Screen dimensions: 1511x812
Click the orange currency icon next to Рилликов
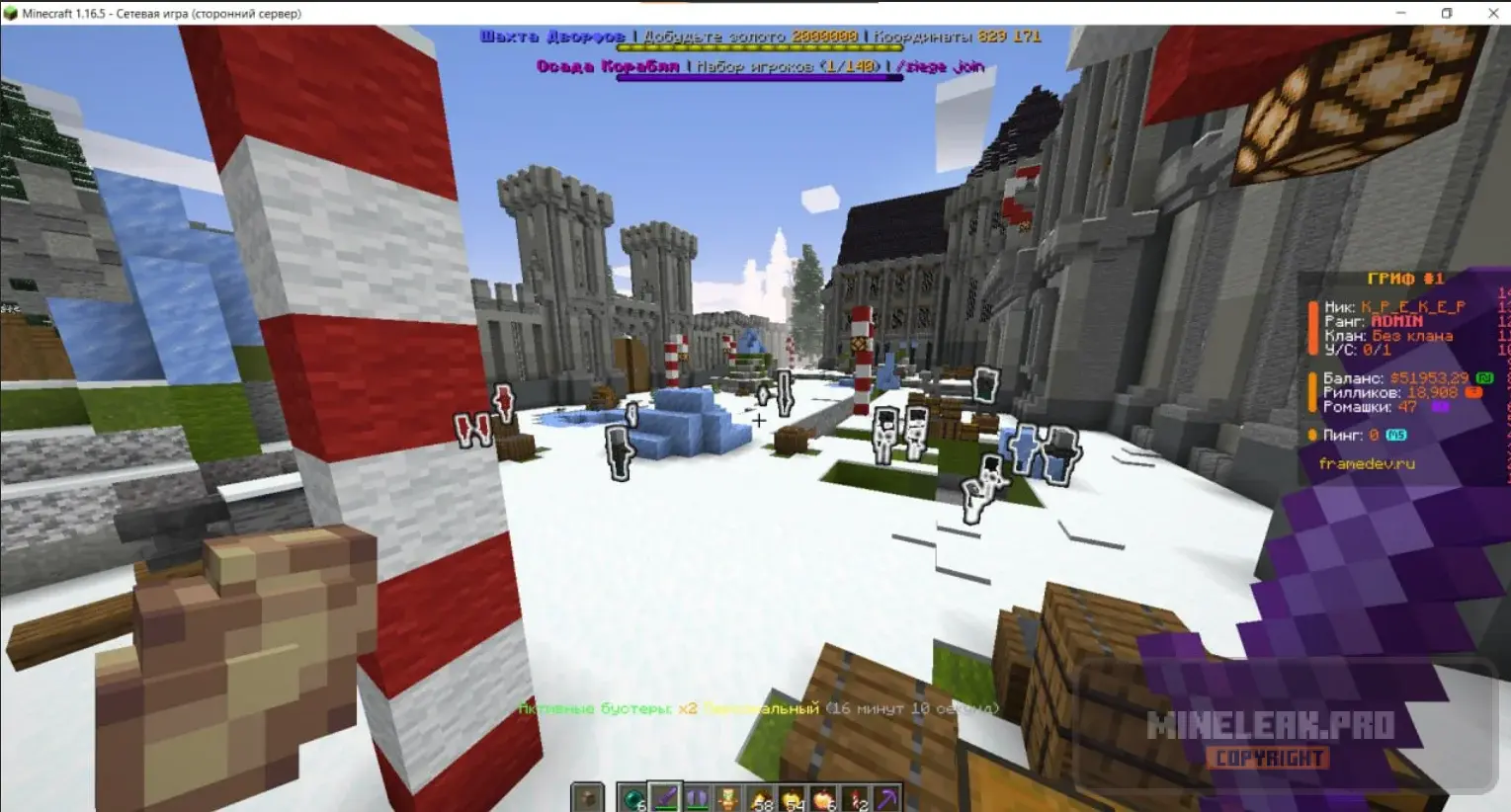[x=1473, y=392]
